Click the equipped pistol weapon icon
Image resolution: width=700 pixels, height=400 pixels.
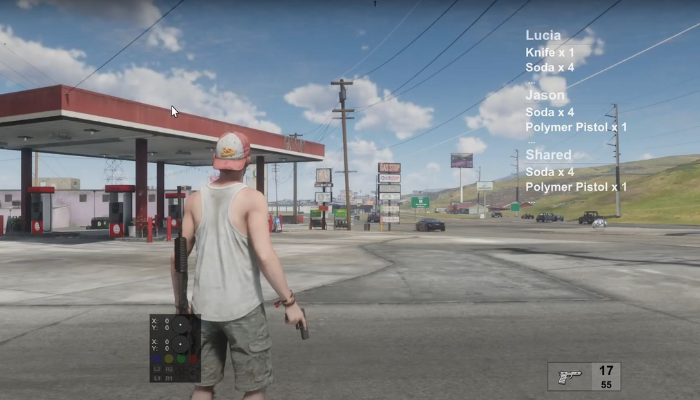pyautogui.click(x=570, y=377)
